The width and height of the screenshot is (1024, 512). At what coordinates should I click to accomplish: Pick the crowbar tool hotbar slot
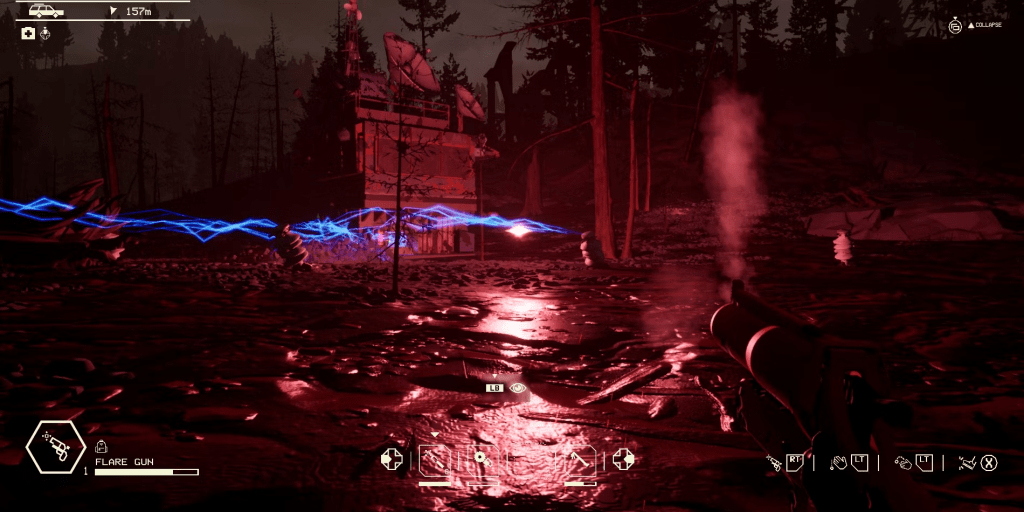[x=581, y=459]
